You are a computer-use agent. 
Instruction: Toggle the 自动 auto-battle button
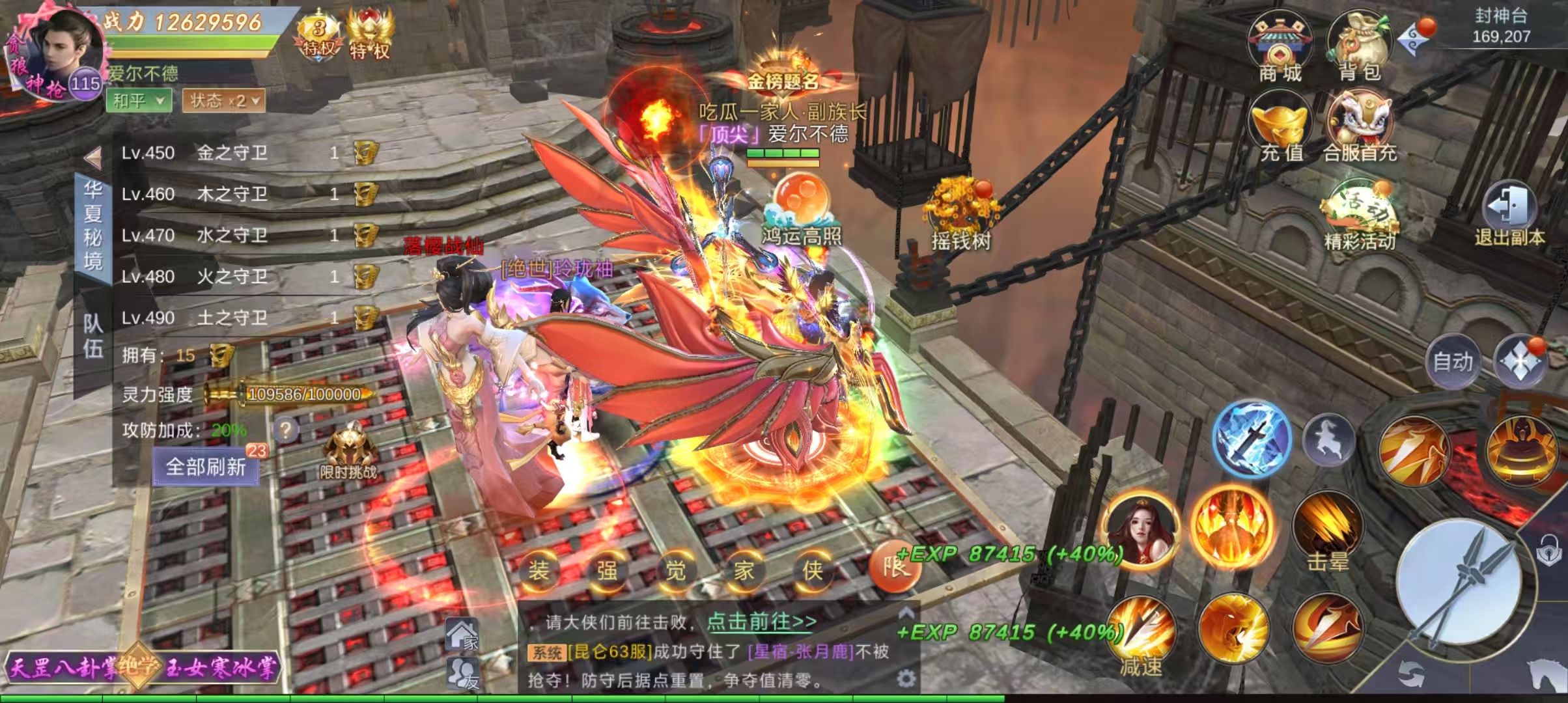(1453, 361)
